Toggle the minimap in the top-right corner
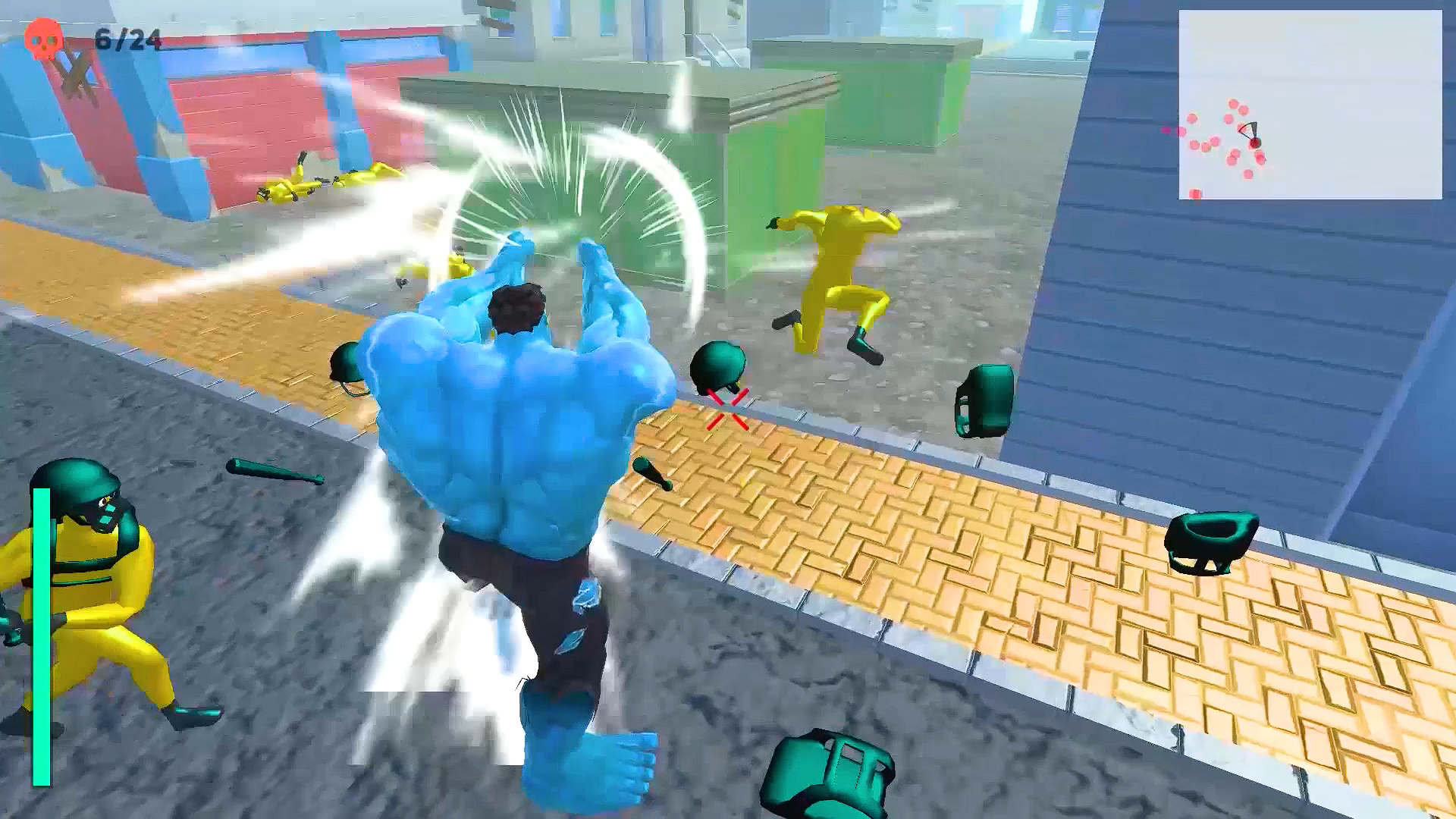 (x=1312, y=102)
